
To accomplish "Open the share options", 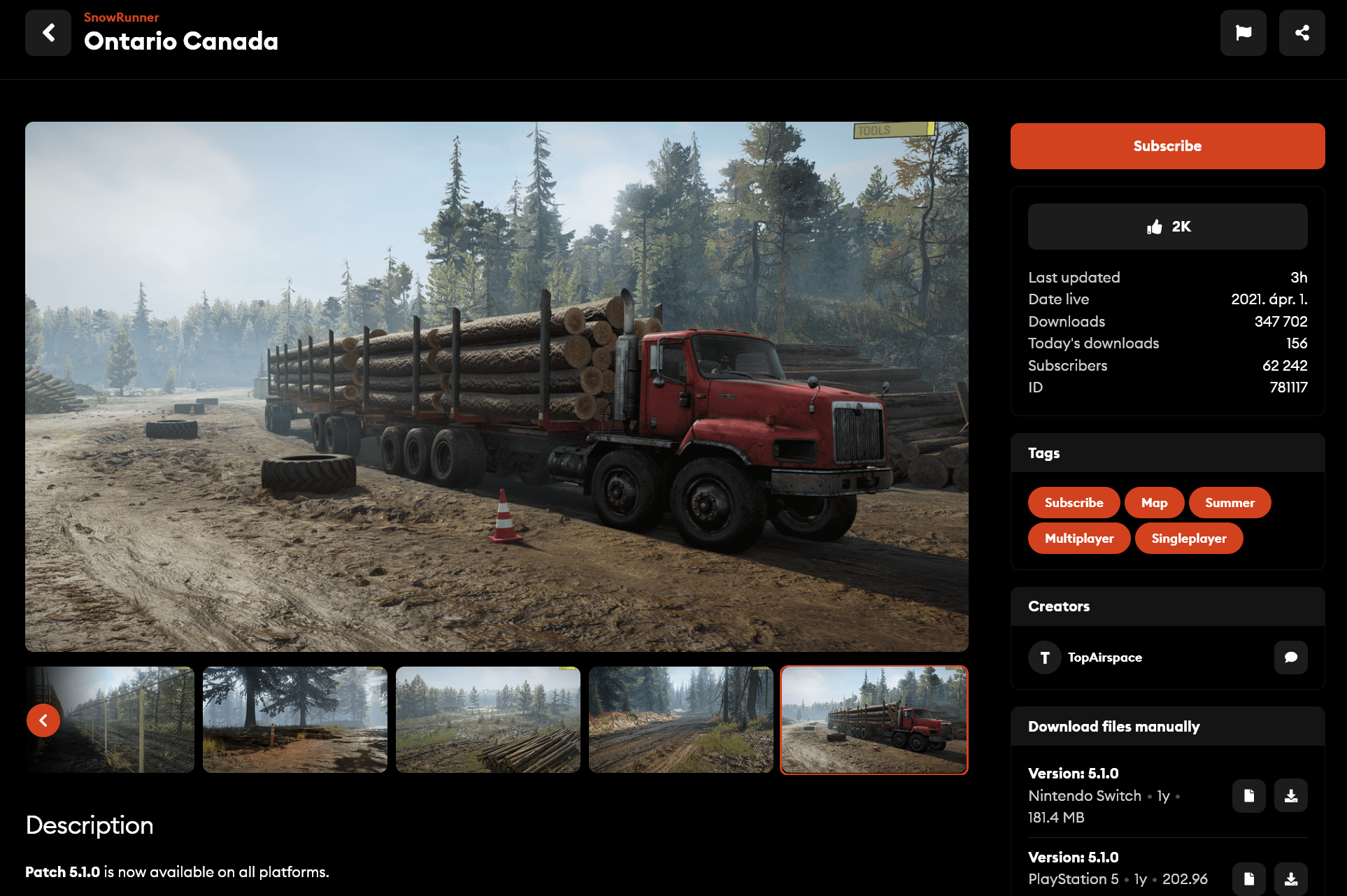I will click(1302, 33).
